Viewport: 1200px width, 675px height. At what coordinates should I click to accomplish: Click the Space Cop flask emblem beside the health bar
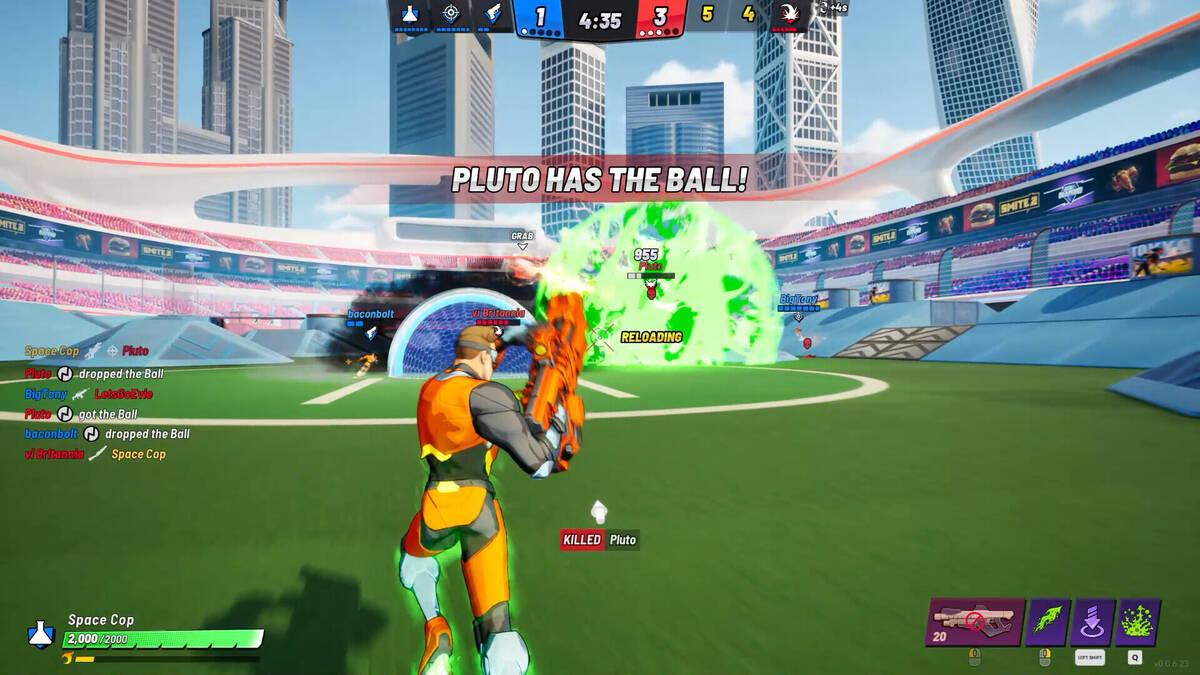[x=40, y=634]
